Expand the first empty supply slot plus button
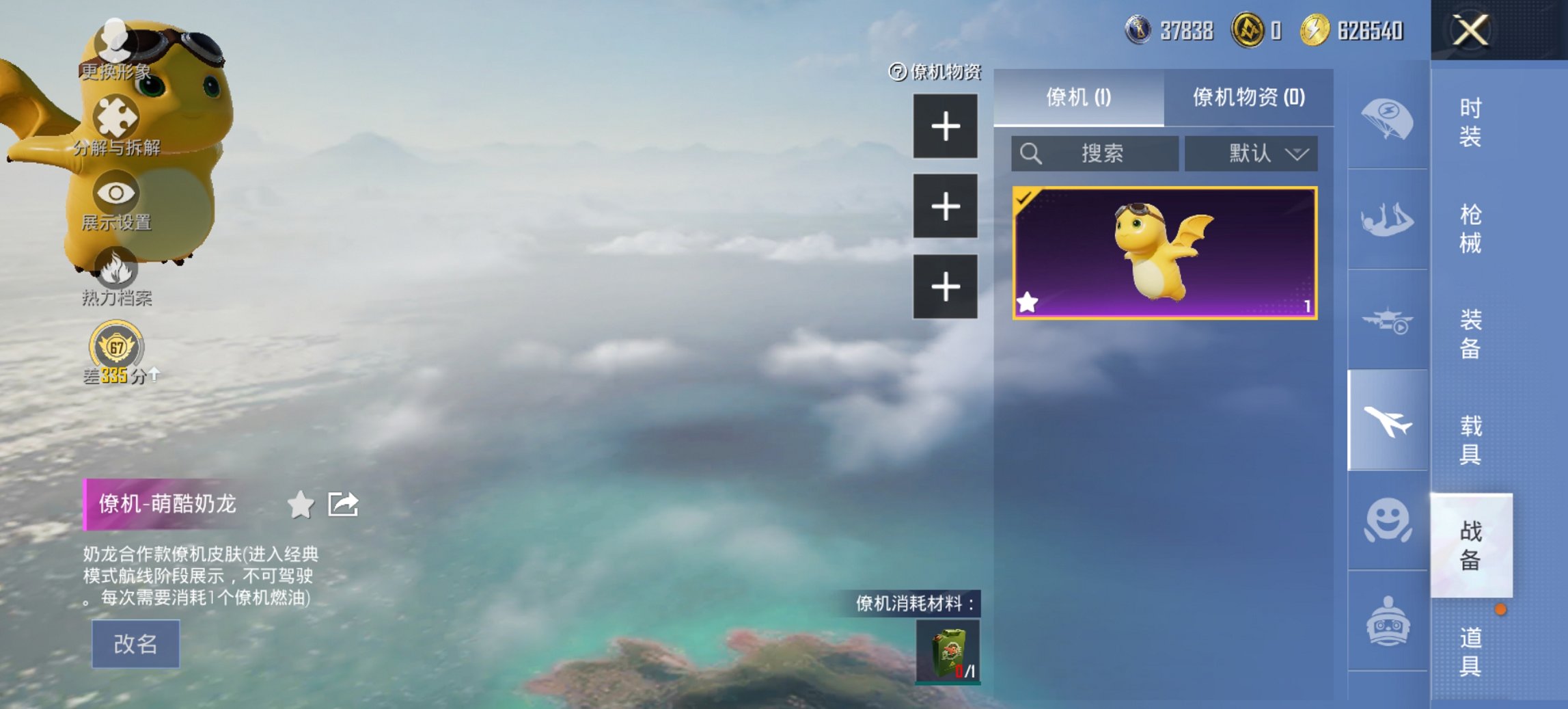The width and height of the screenshot is (1568, 709). point(946,127)
